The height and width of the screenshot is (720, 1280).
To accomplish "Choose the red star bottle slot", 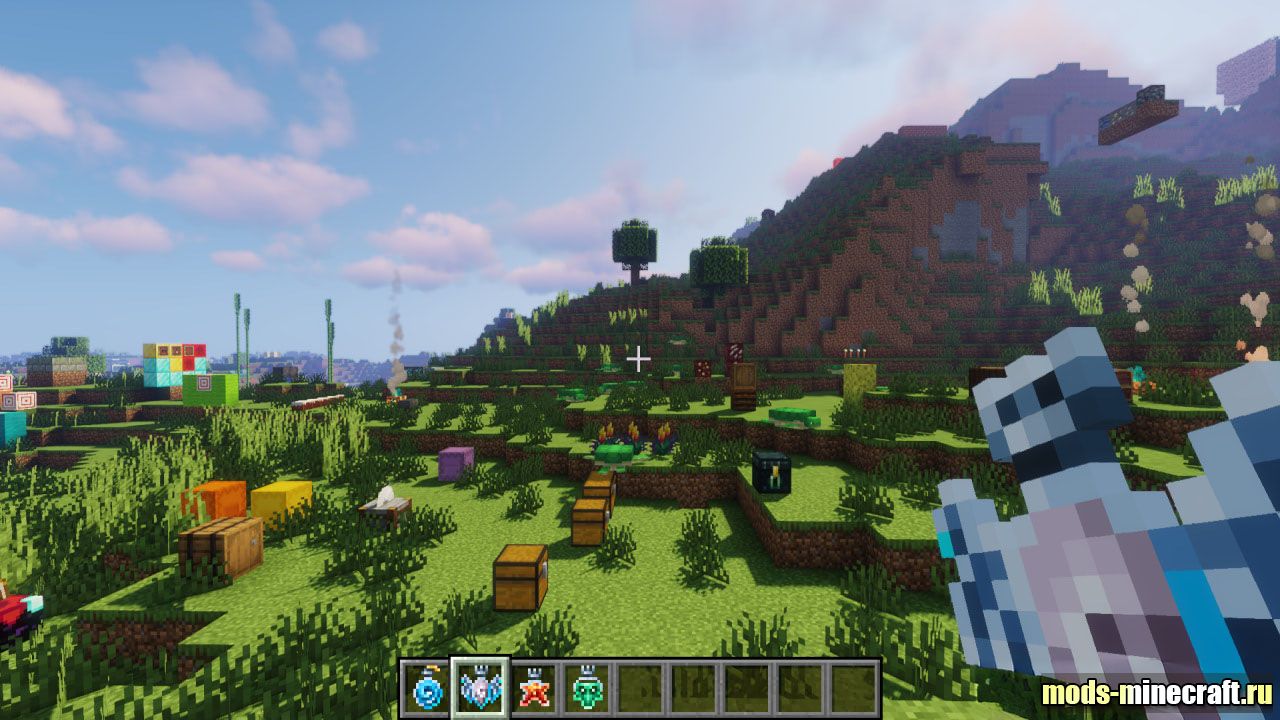I will coord(534,688).
